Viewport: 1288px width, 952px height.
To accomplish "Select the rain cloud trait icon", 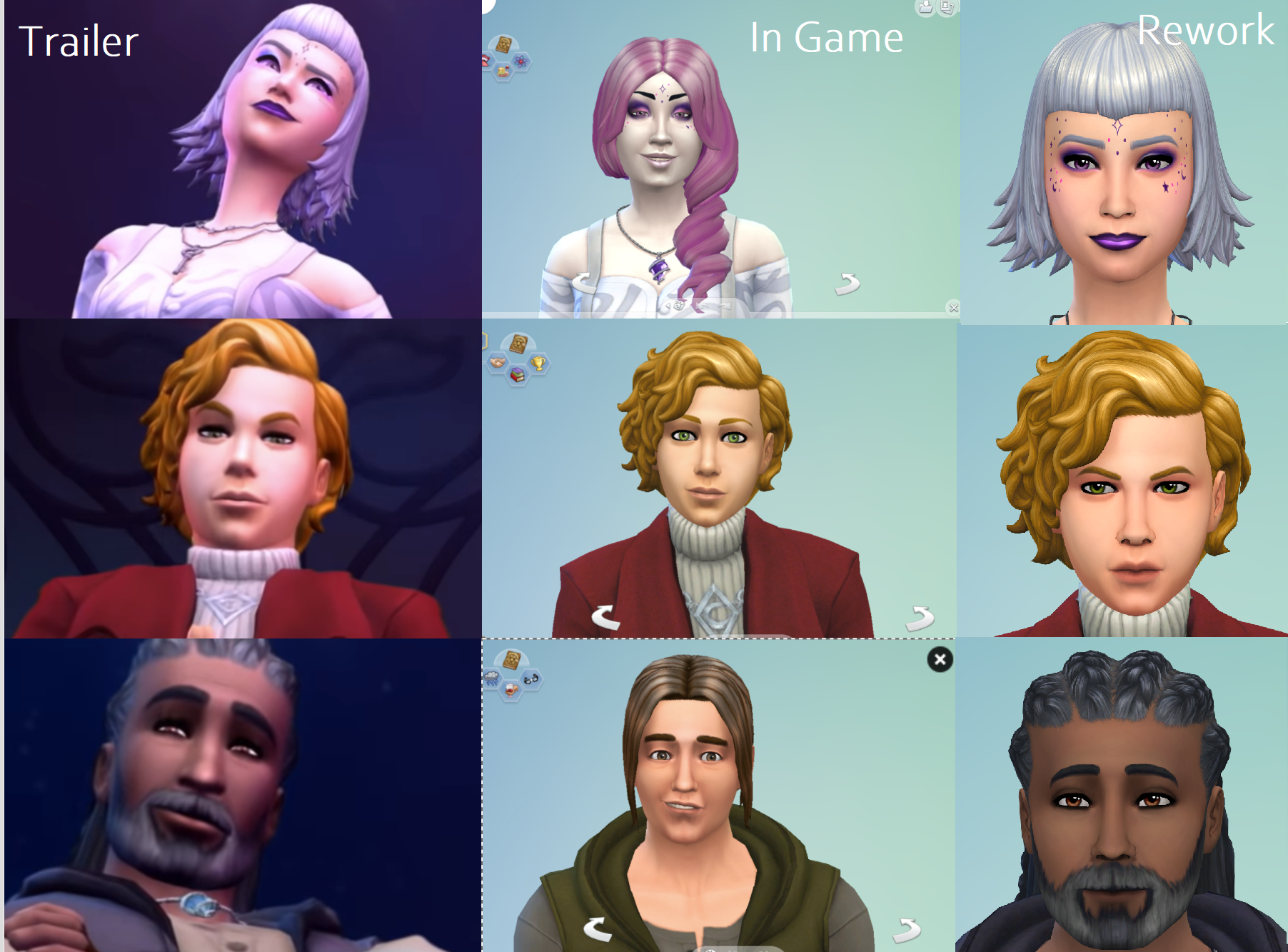I will 491,678.
